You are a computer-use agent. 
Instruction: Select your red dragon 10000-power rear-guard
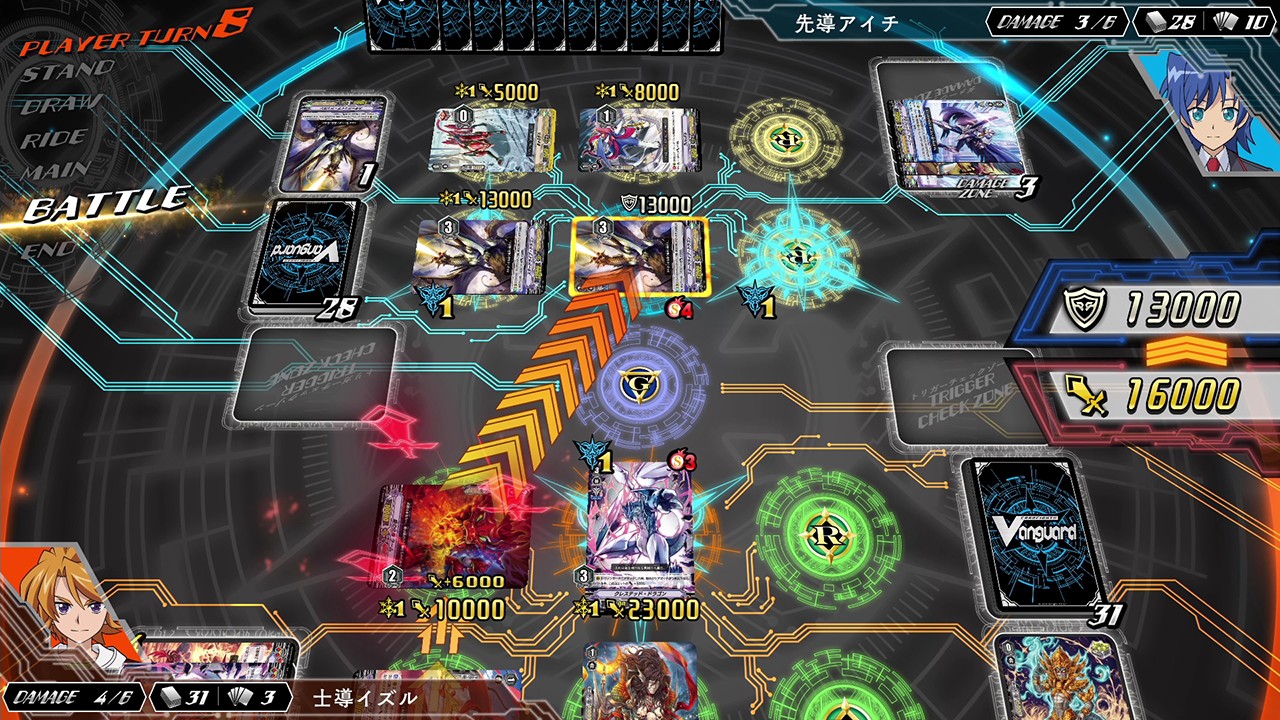click(453, 537)
